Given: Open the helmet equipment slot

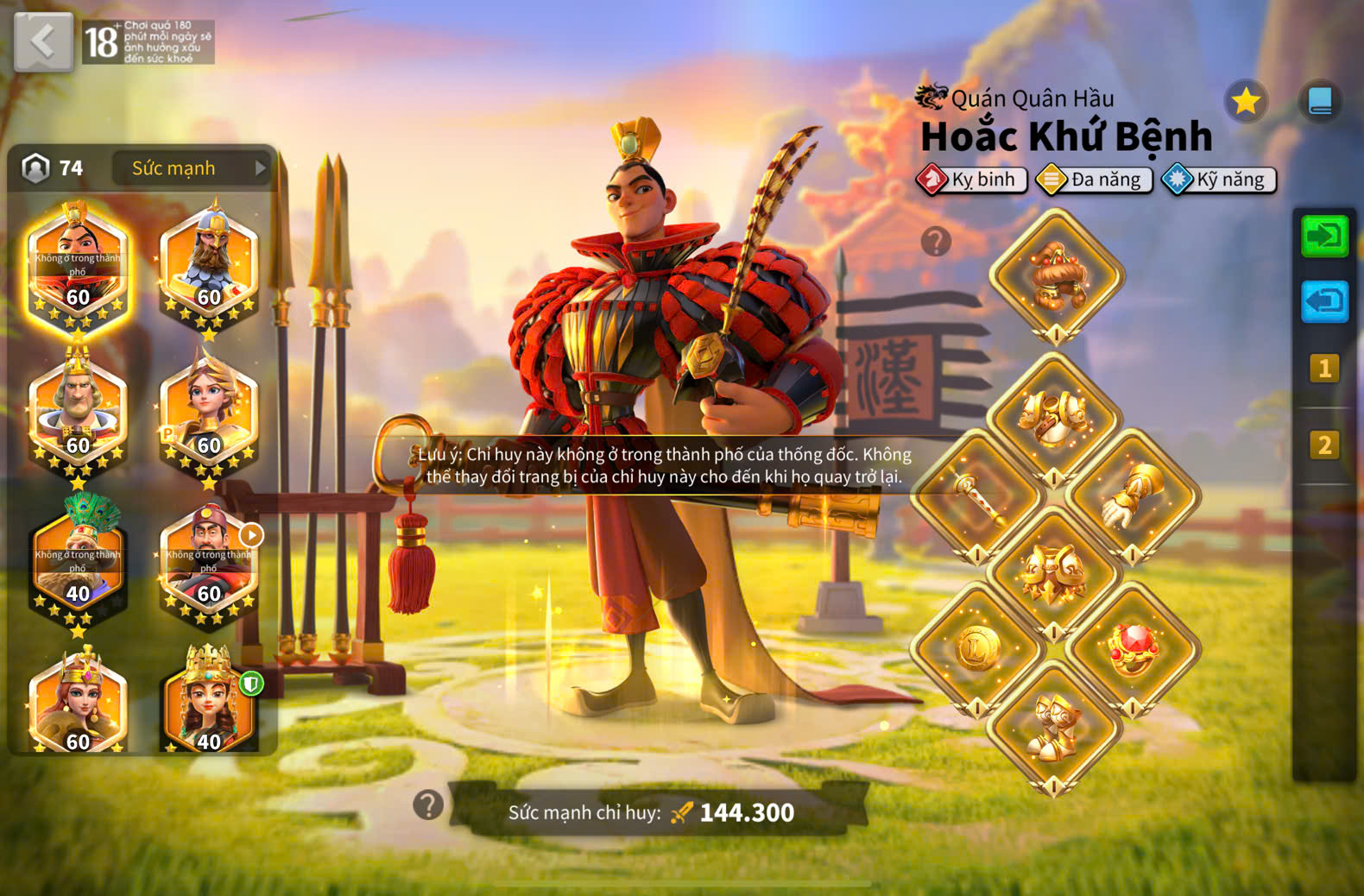Looking at the screenshot, I should pyautogui.click(x=1056, y=276).
